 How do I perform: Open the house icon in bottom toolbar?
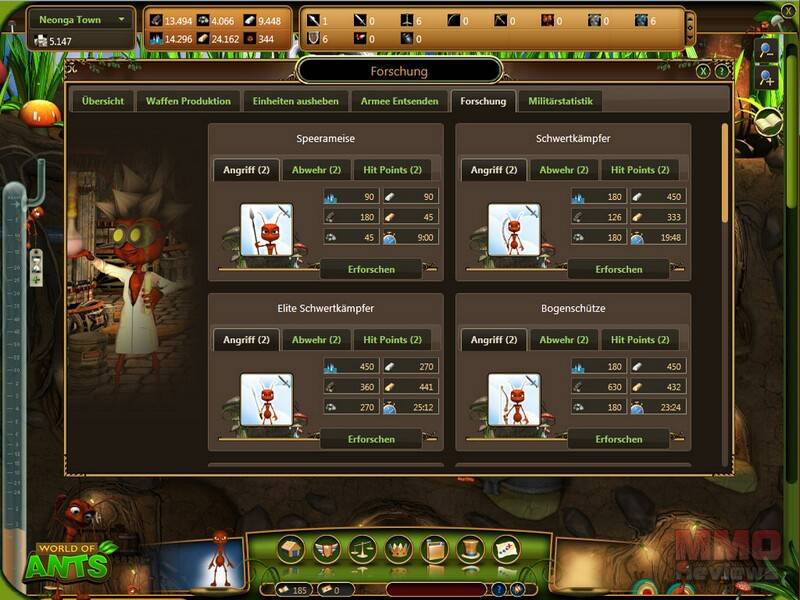(292, 549)
